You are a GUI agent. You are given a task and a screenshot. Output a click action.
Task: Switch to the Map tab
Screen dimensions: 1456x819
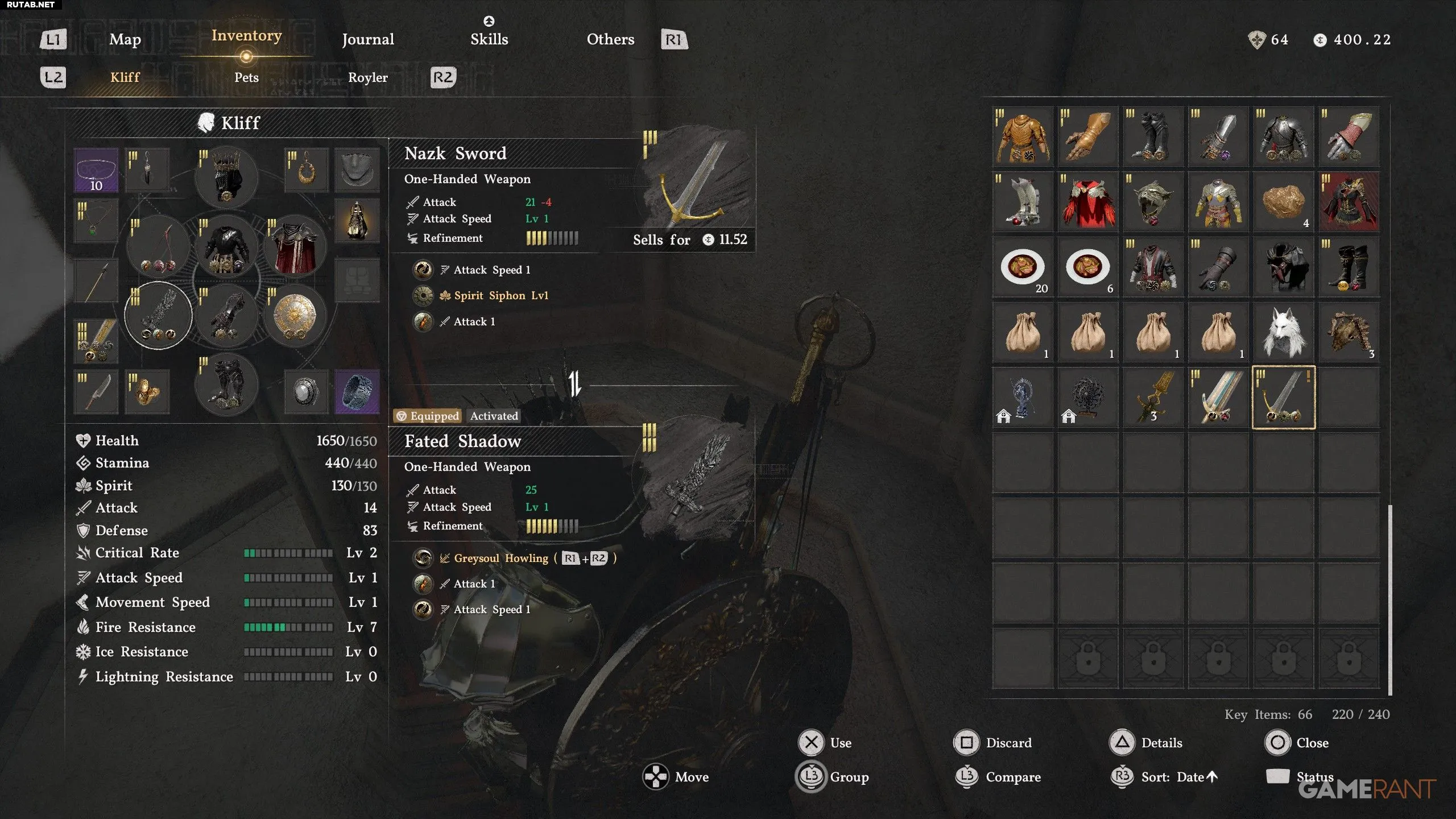[125, 39]
